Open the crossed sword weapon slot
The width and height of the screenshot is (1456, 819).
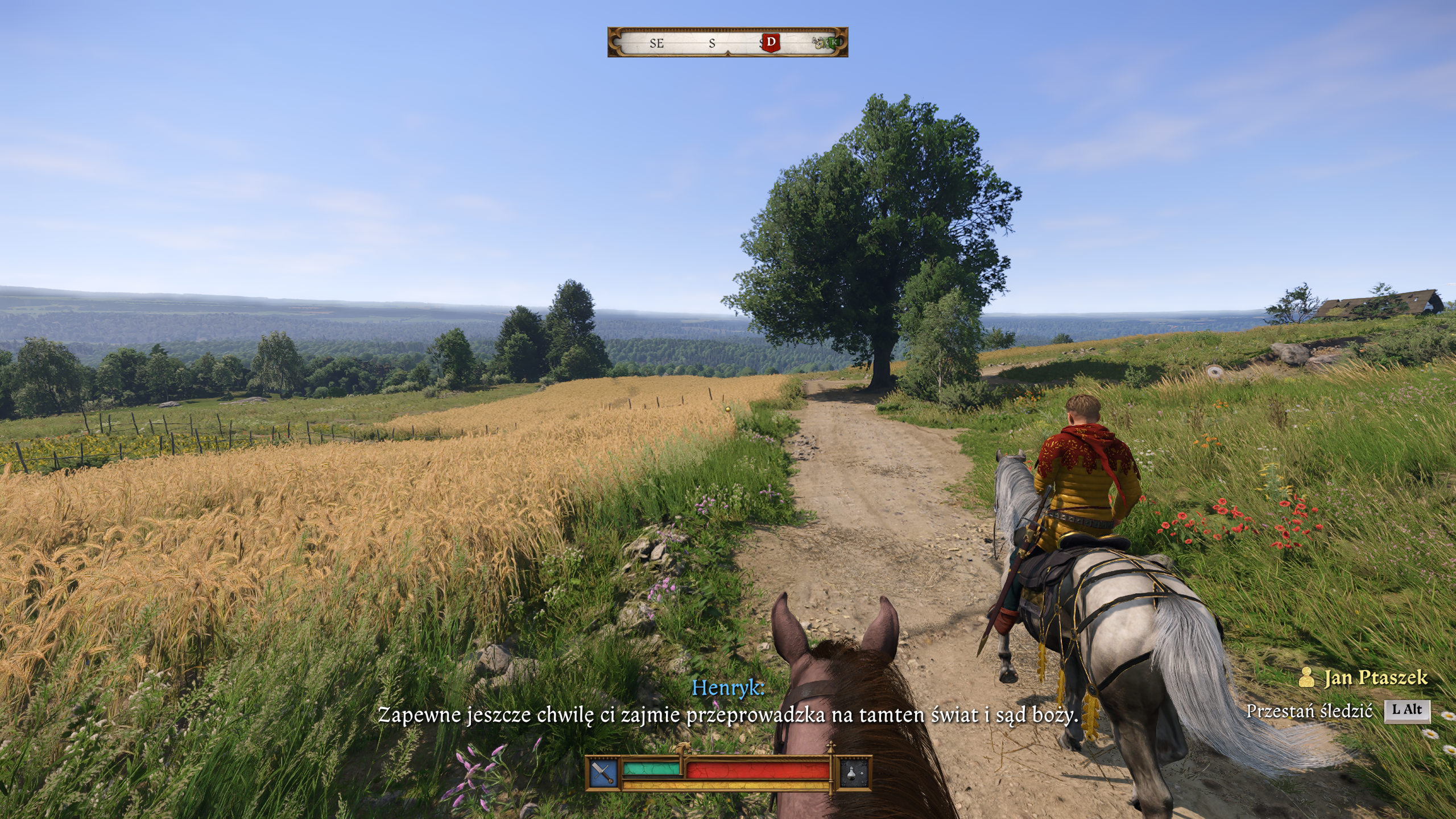click(x=603, y=773)
